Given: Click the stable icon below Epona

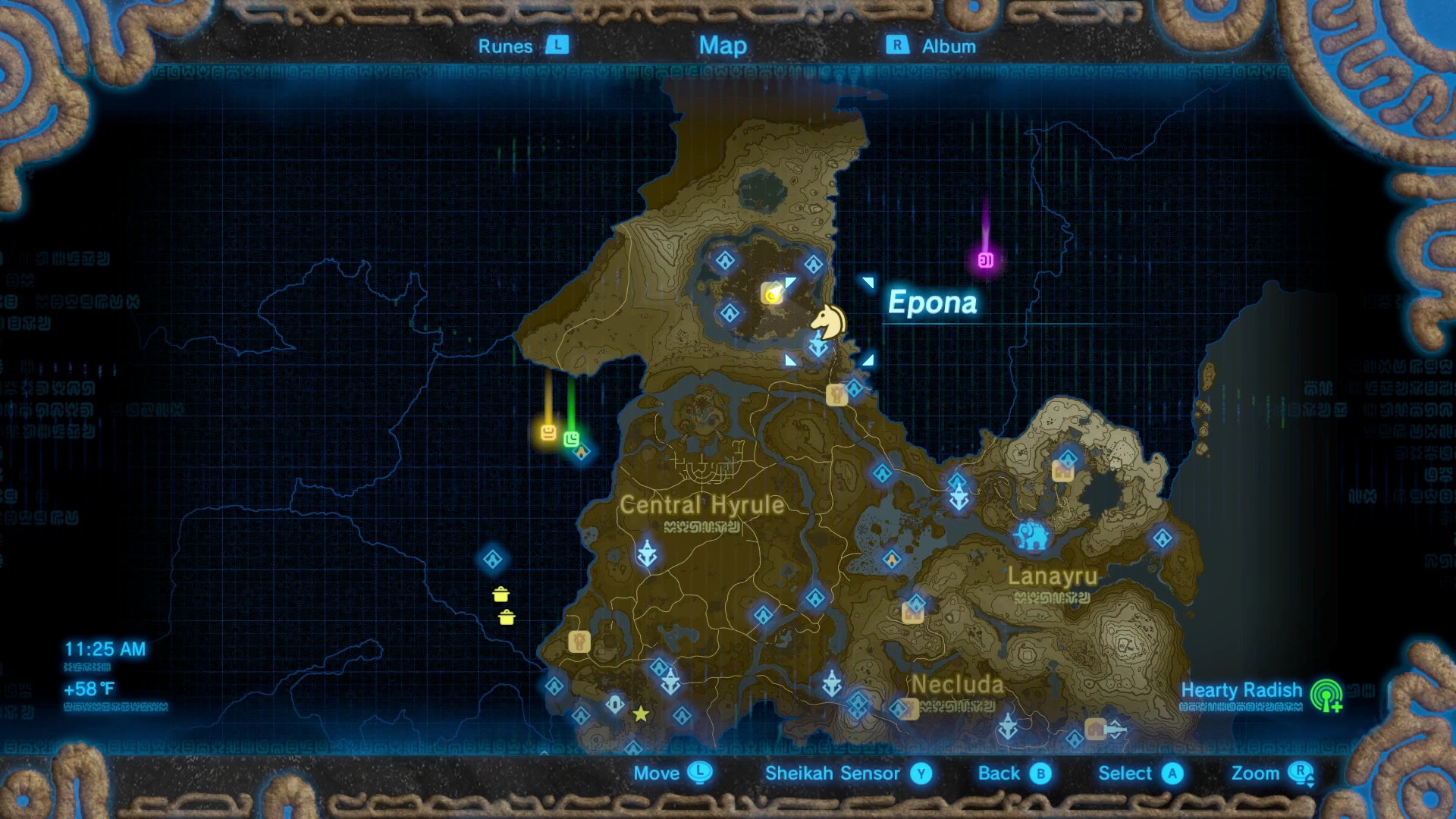Looking at the screenshot, I should [x=837, y=394].
